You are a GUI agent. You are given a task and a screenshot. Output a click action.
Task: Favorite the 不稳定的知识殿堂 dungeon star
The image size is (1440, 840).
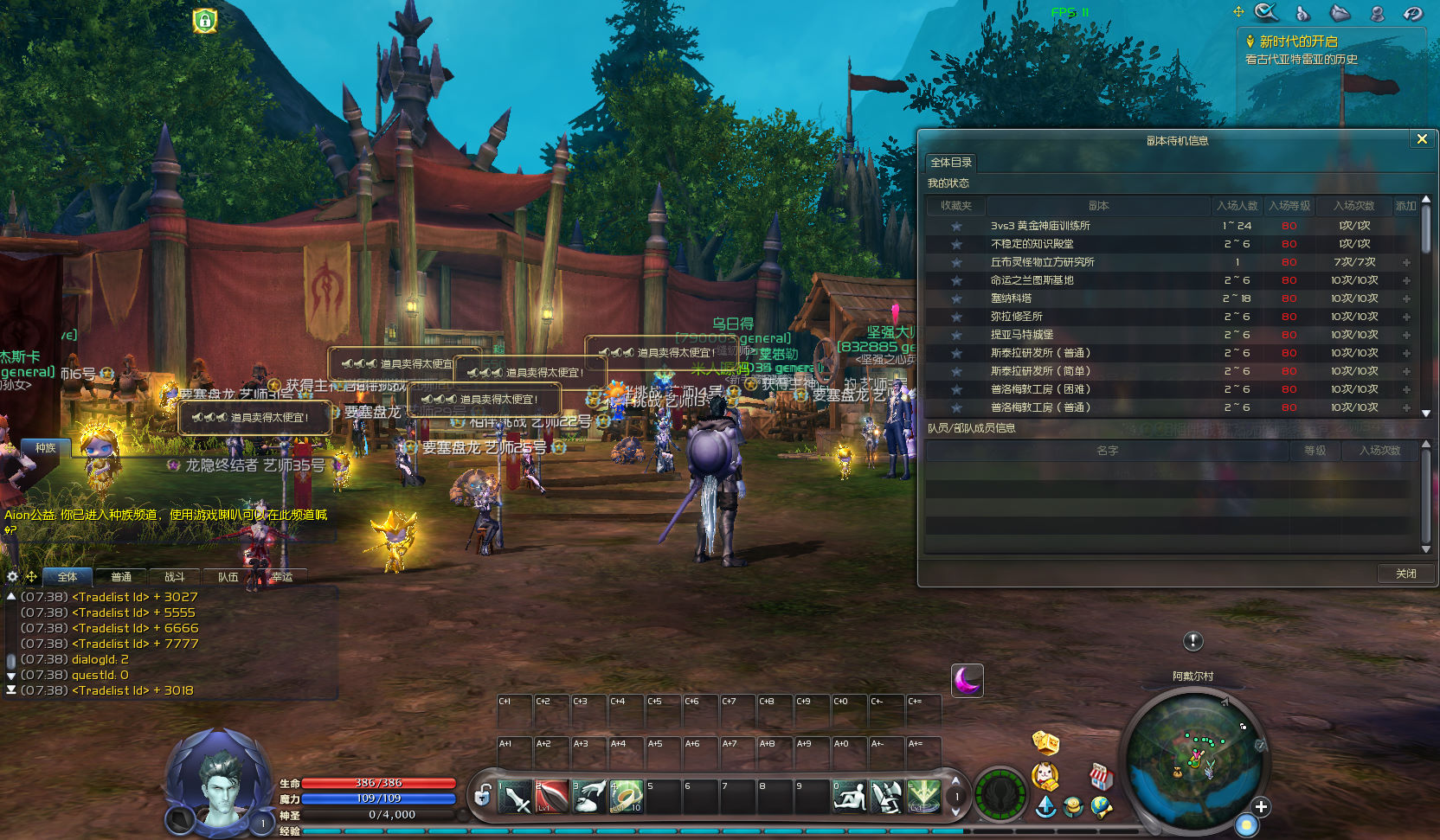[x=956, y=245]
